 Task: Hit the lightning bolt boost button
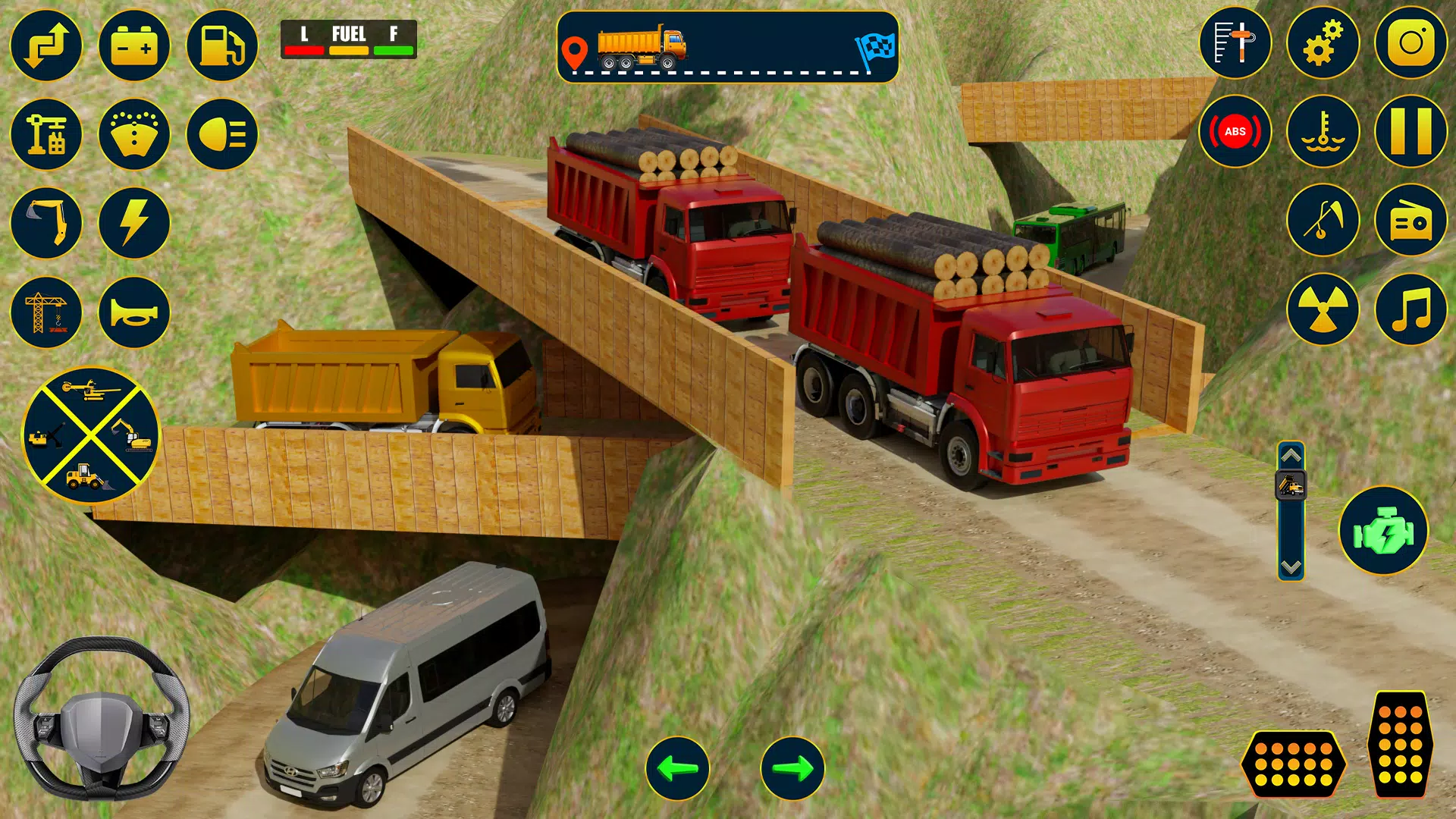pos(134,223)
